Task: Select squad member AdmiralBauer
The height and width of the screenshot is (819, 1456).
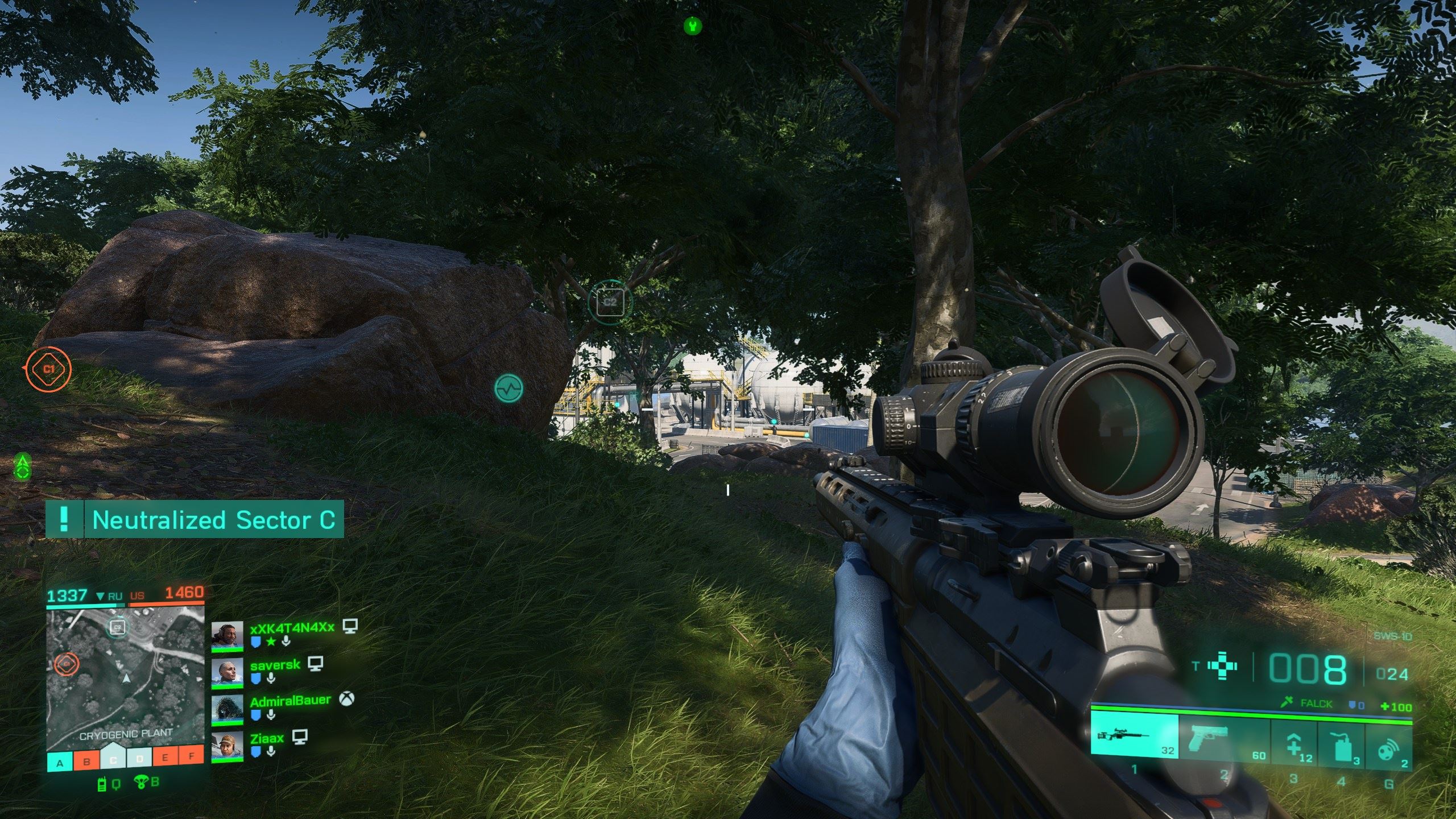Action: [290, 701]
